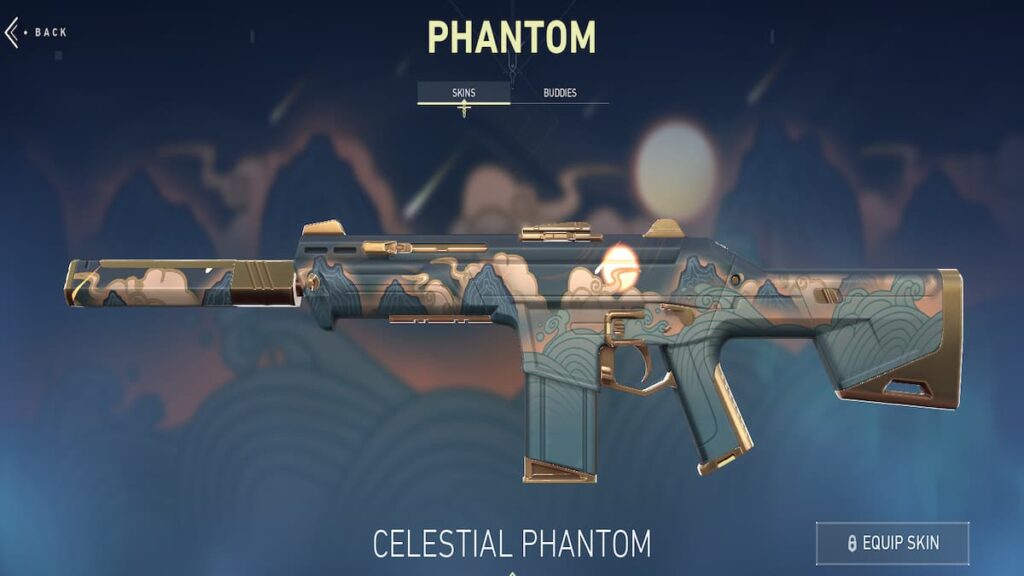Switch to the Skins tab

point(463,93)
